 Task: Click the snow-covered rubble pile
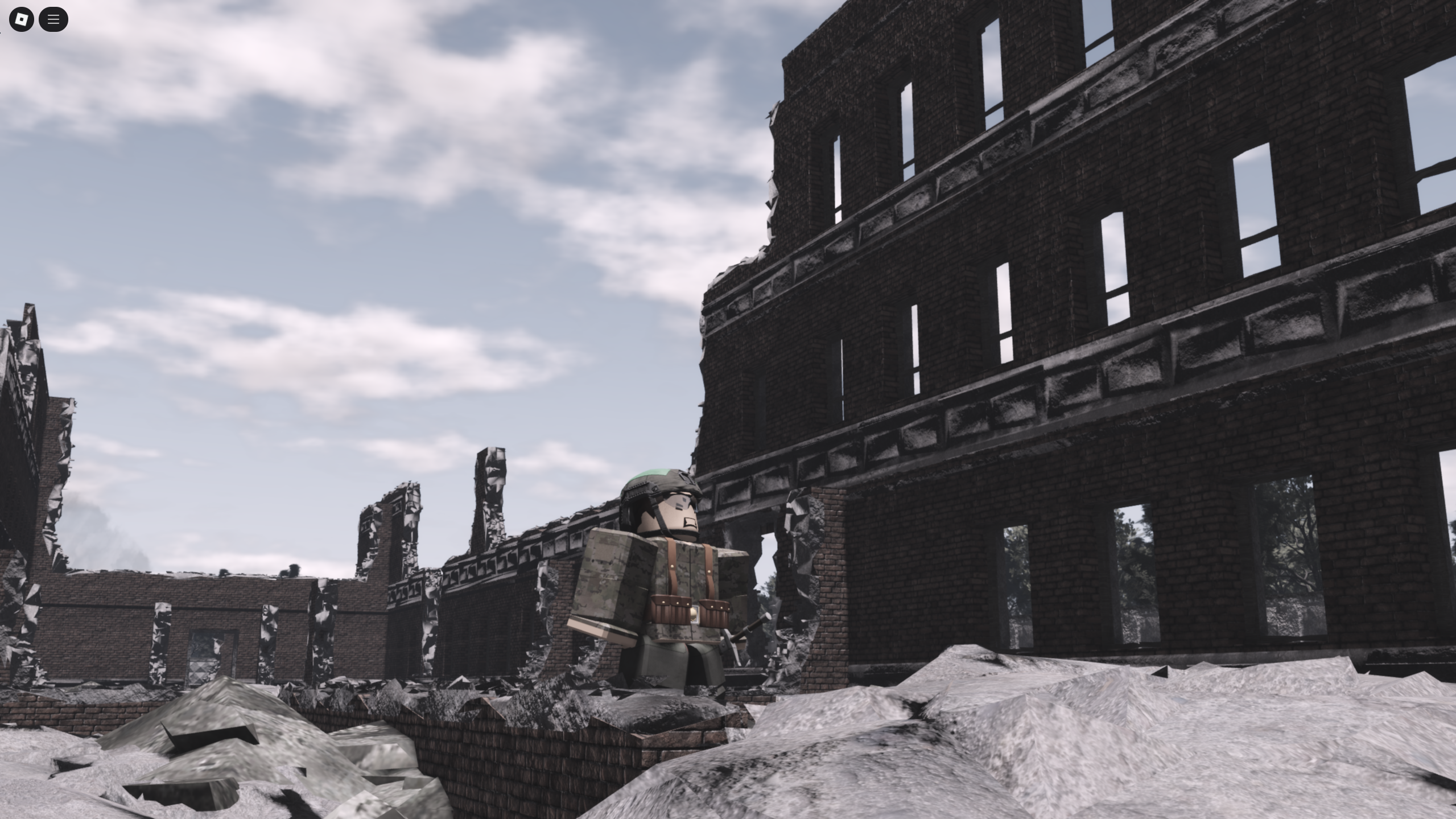pos(1081,740)
